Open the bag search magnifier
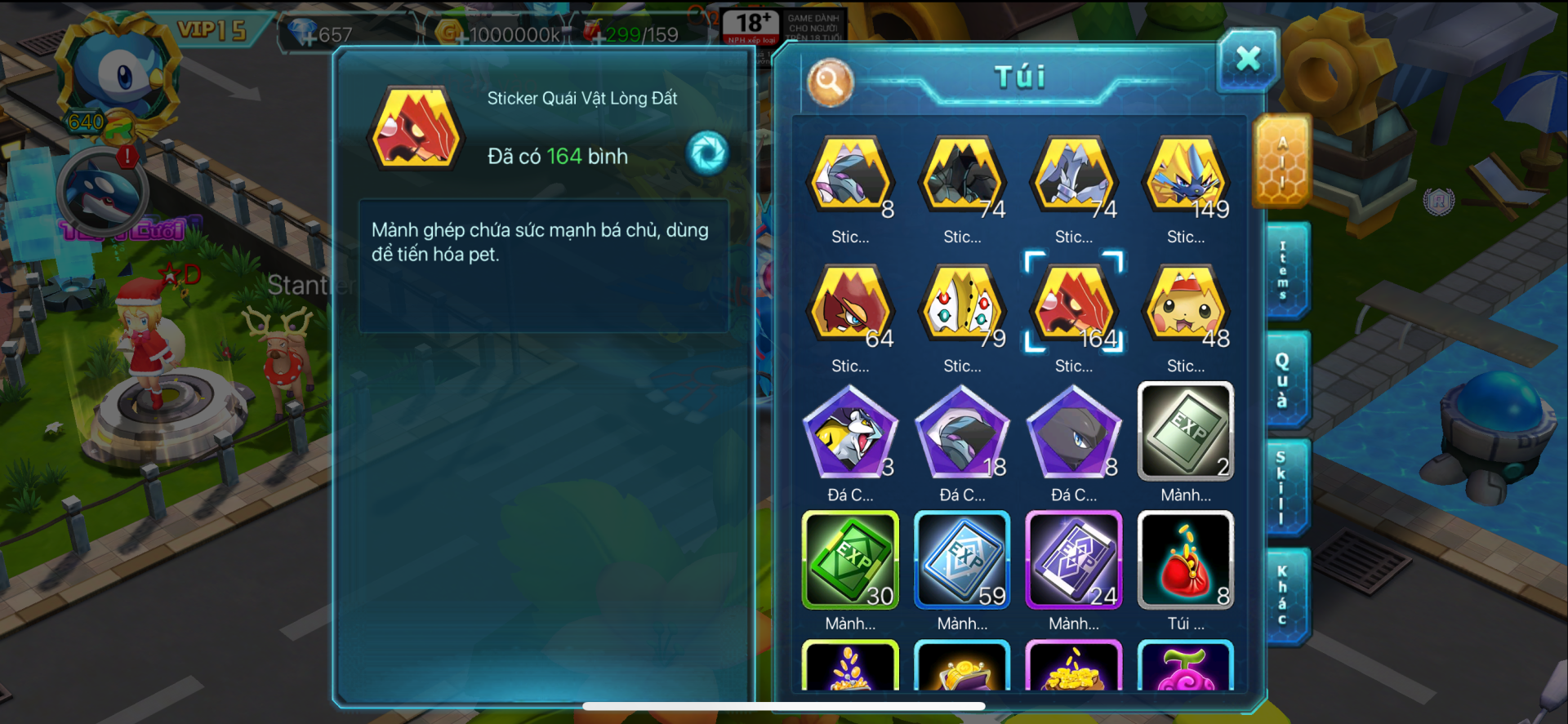The height and width of the screenshot is (724, 1568). [x=830, y=82]
